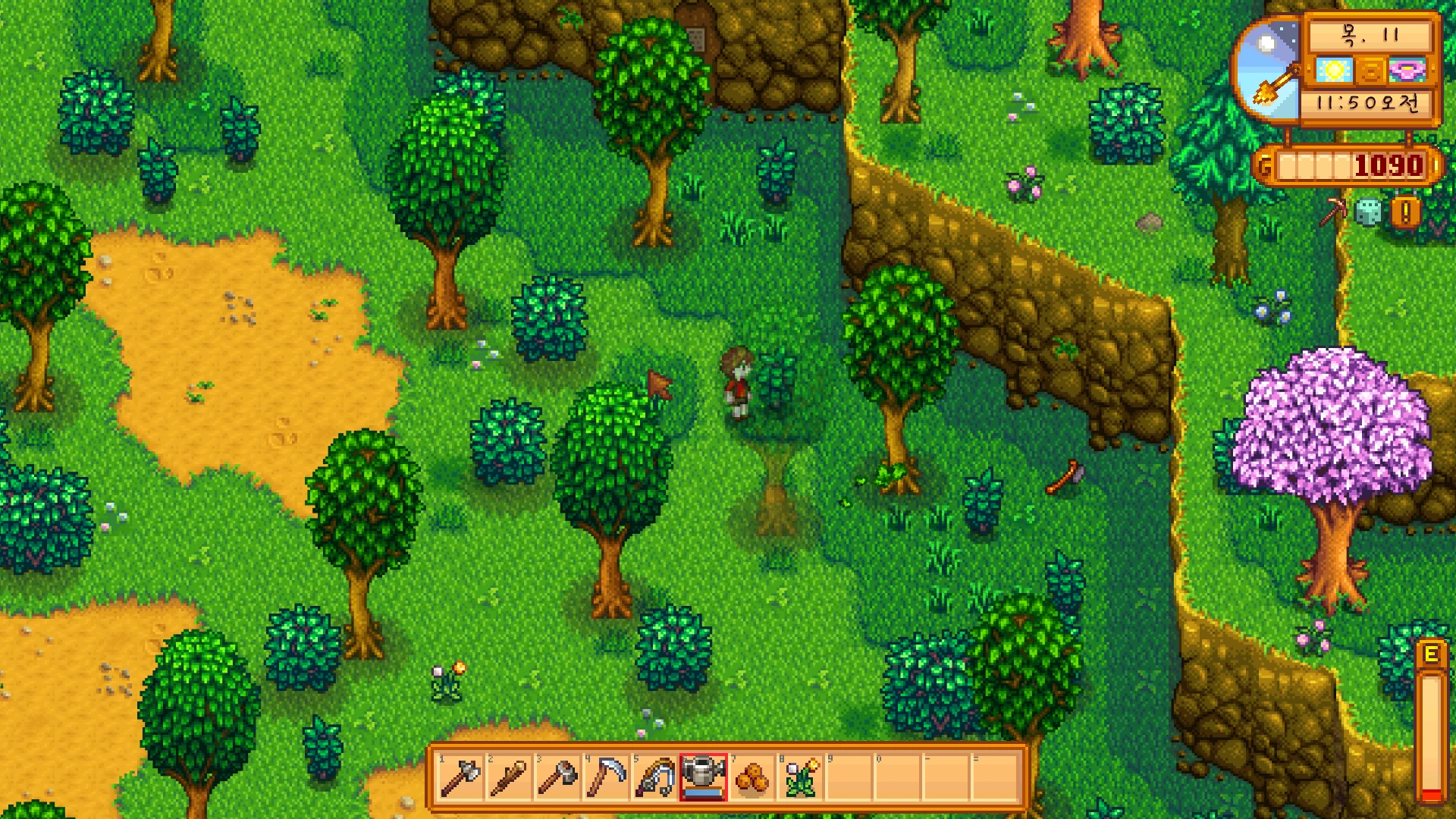Select the fishing rod slot
The width and height of the screenshot is (1456, 819).
point(654,777)
